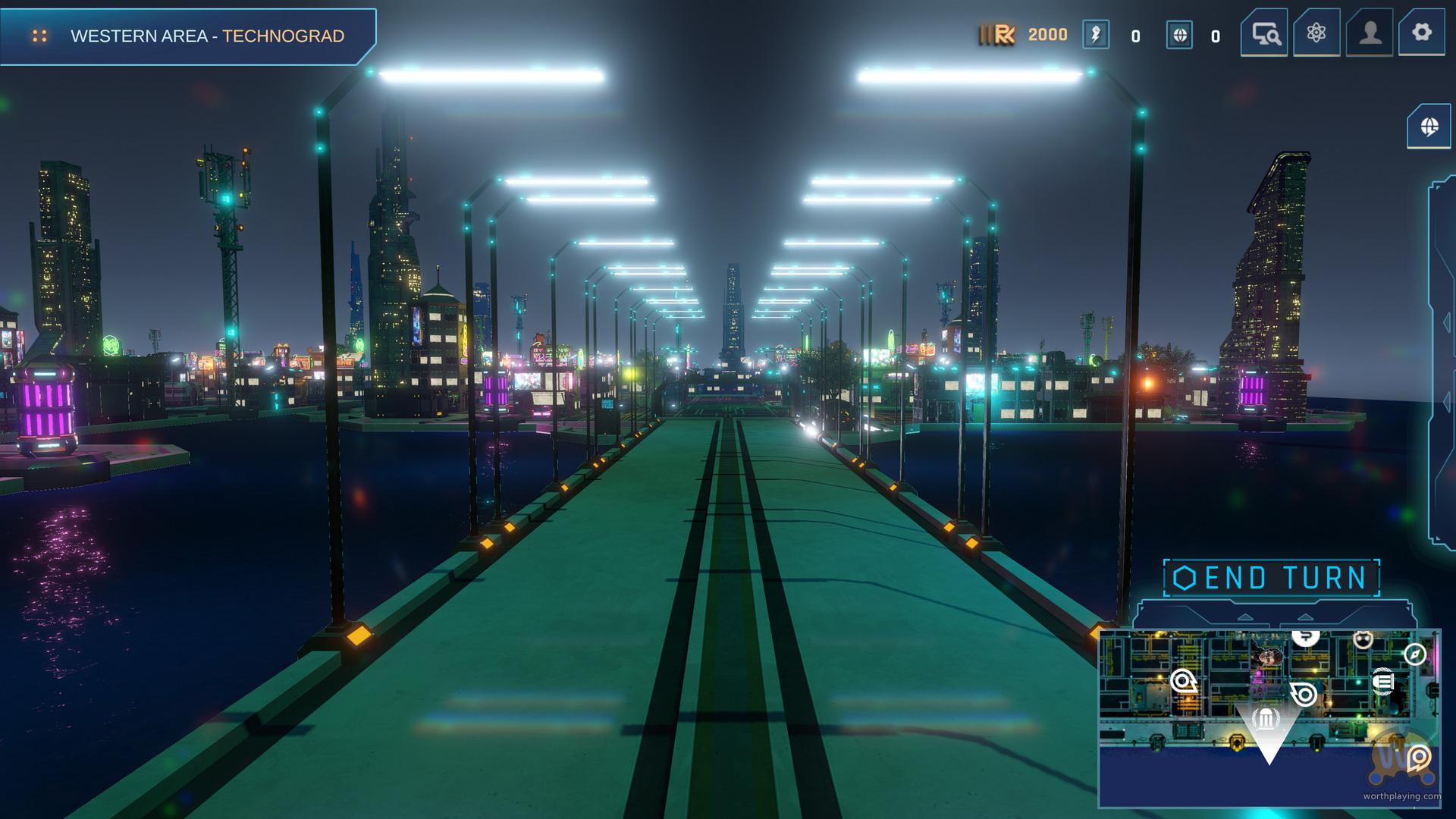End the current turn
This screenshot has height=819, width=1456.
pos(1272,578)
